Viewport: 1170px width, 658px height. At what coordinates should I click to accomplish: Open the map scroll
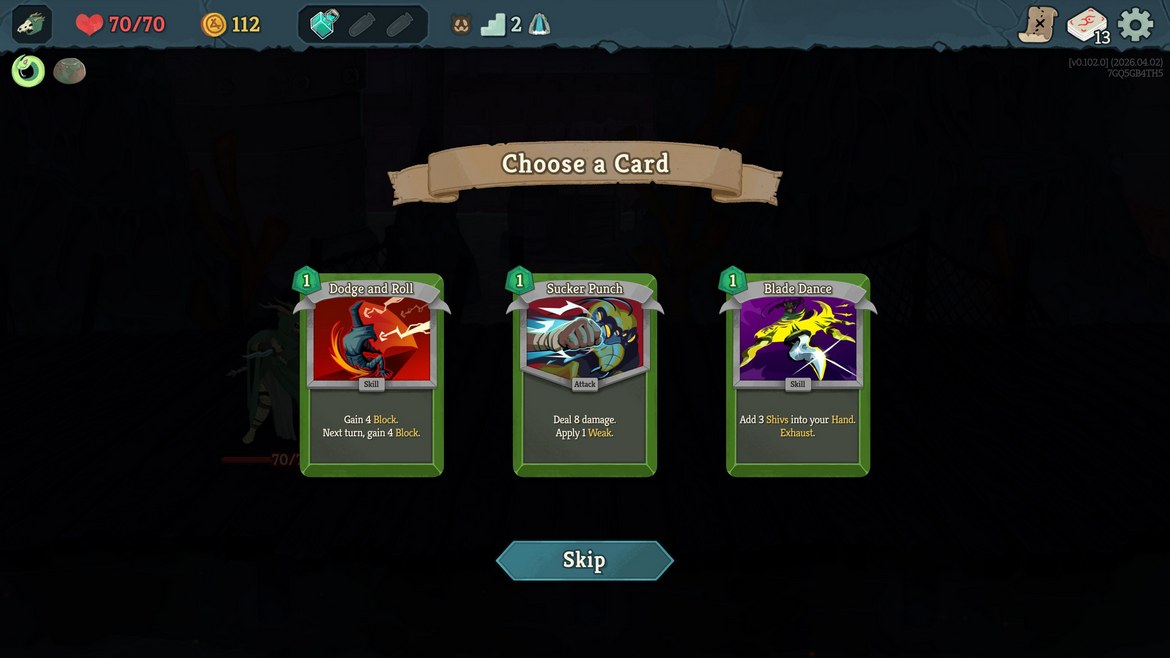point(1037,24)
